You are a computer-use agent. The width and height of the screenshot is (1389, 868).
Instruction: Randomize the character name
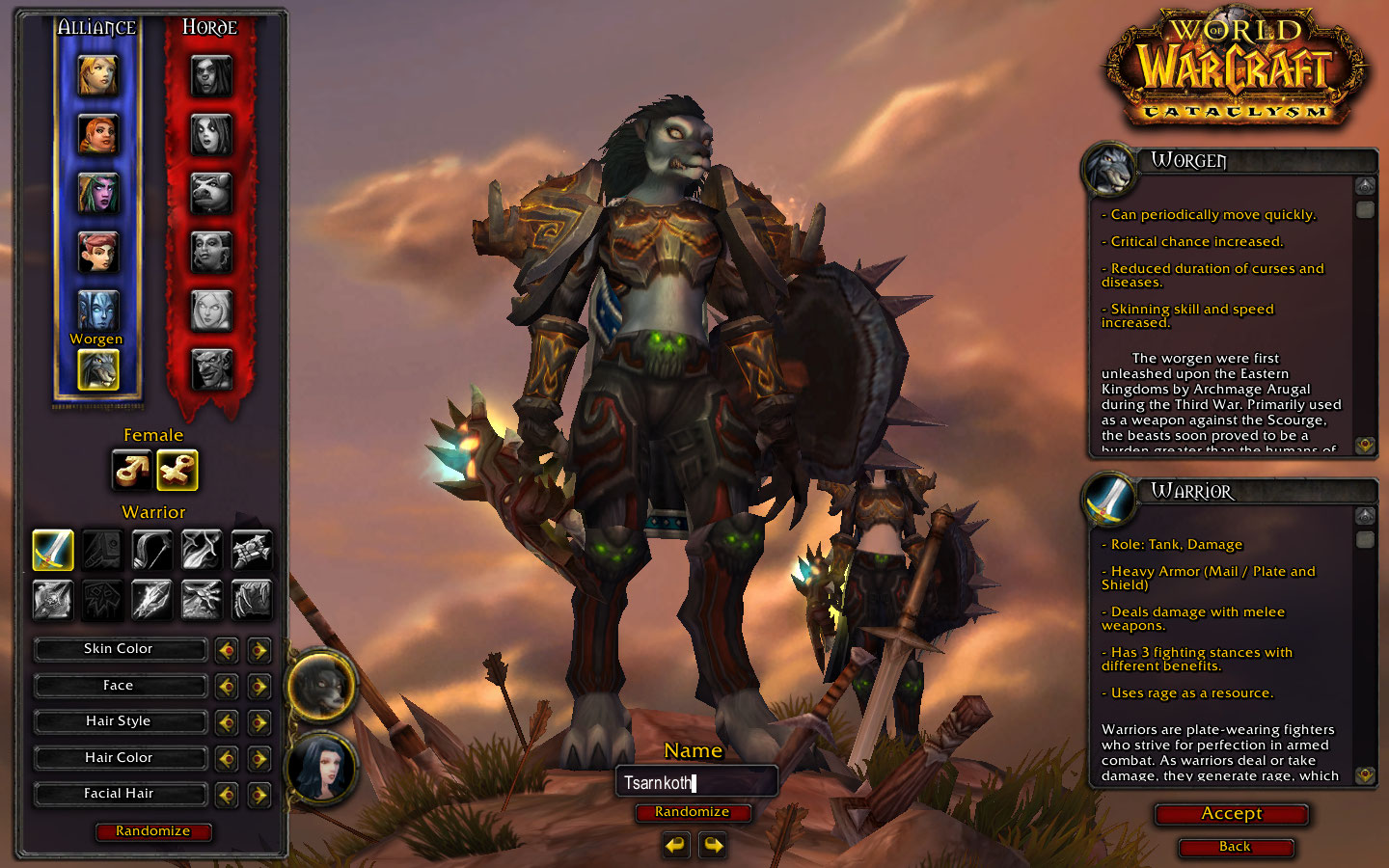coord(692,812)
